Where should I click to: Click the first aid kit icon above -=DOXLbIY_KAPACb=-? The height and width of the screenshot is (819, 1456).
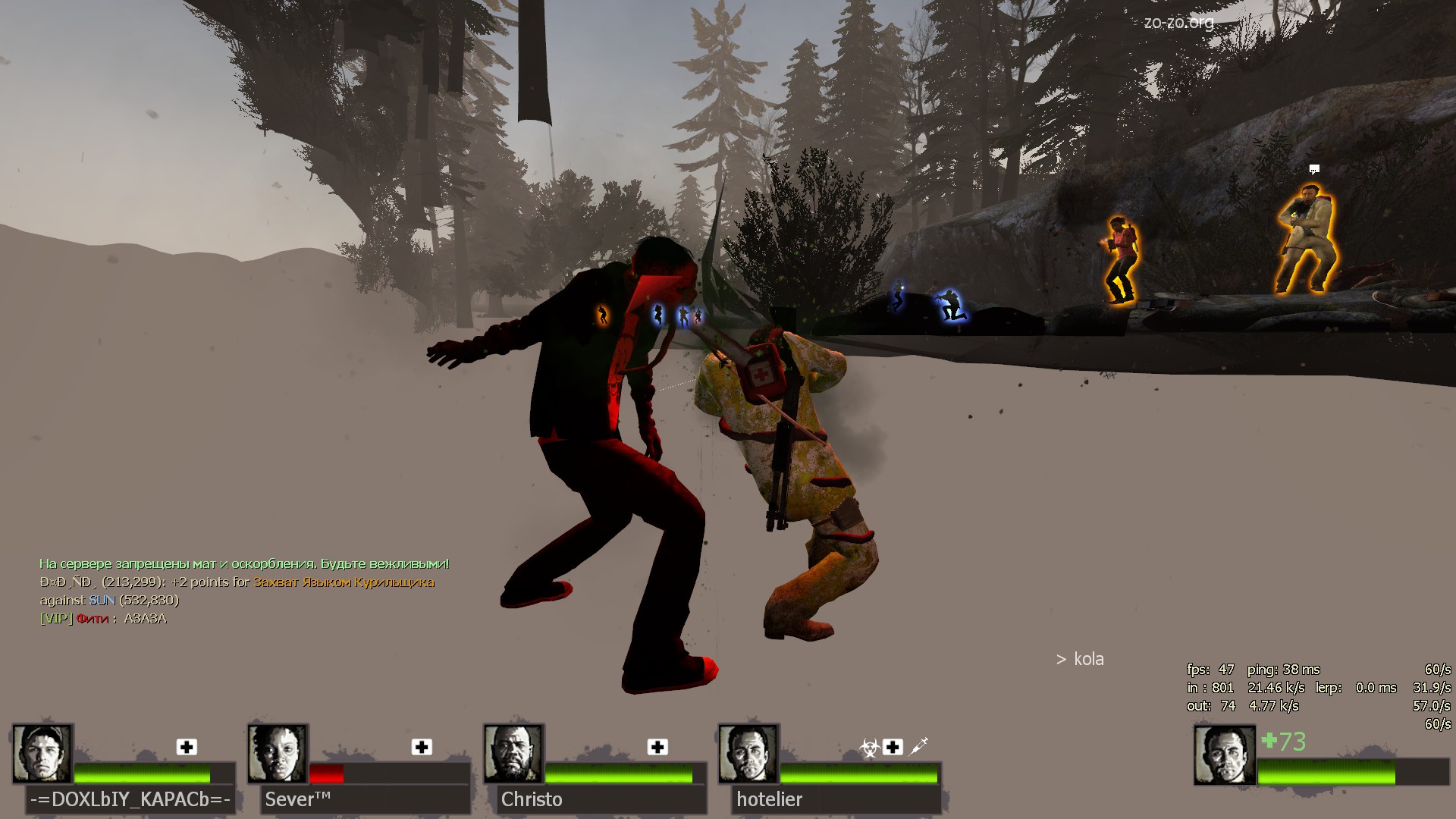(x=187, y=747)
